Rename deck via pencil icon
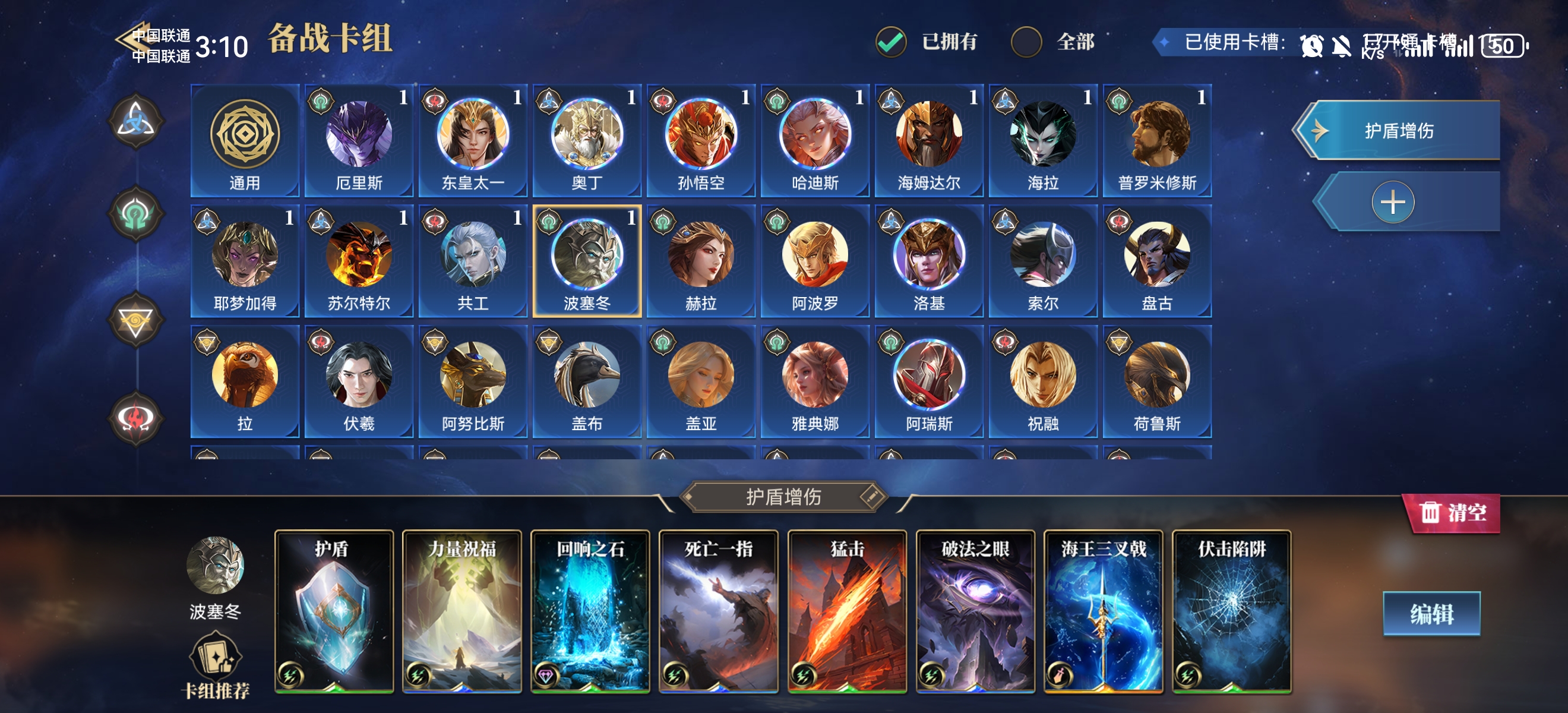This screenshot has width=1568, height=713. (x=872, y=496)
